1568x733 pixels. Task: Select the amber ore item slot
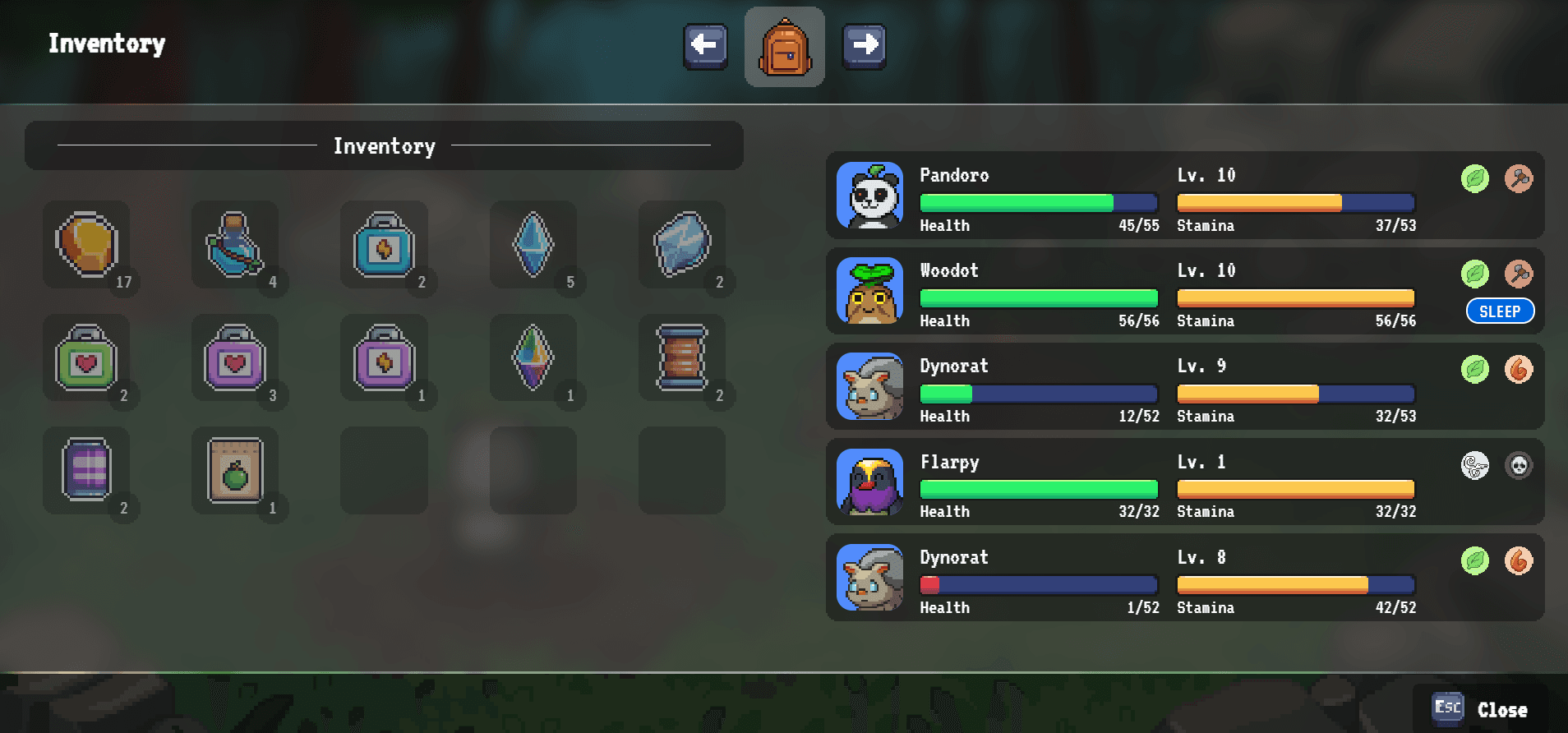(87, 245)
